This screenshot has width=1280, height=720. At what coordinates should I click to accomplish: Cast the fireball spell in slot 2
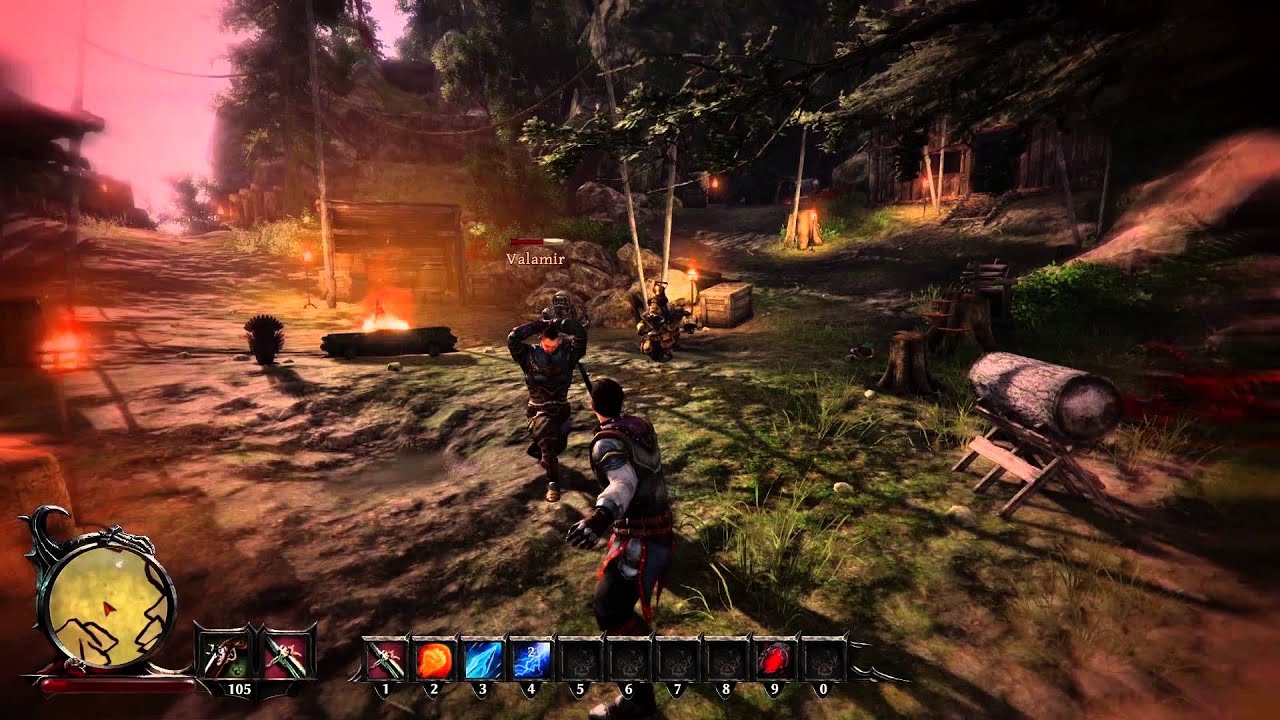pyautogui.click(x=434, y=661)
